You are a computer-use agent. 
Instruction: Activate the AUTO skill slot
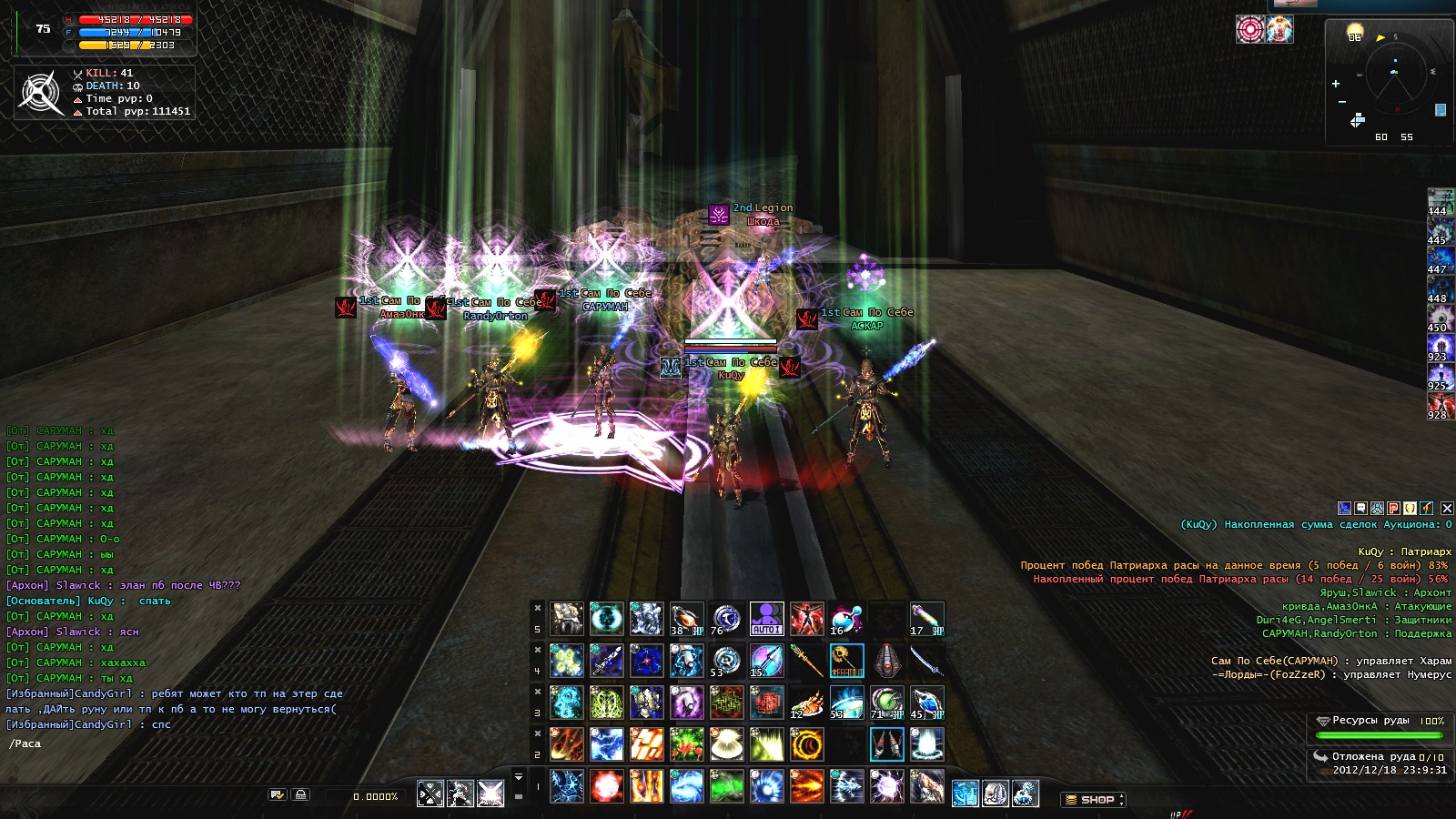[x=766, y=618]
